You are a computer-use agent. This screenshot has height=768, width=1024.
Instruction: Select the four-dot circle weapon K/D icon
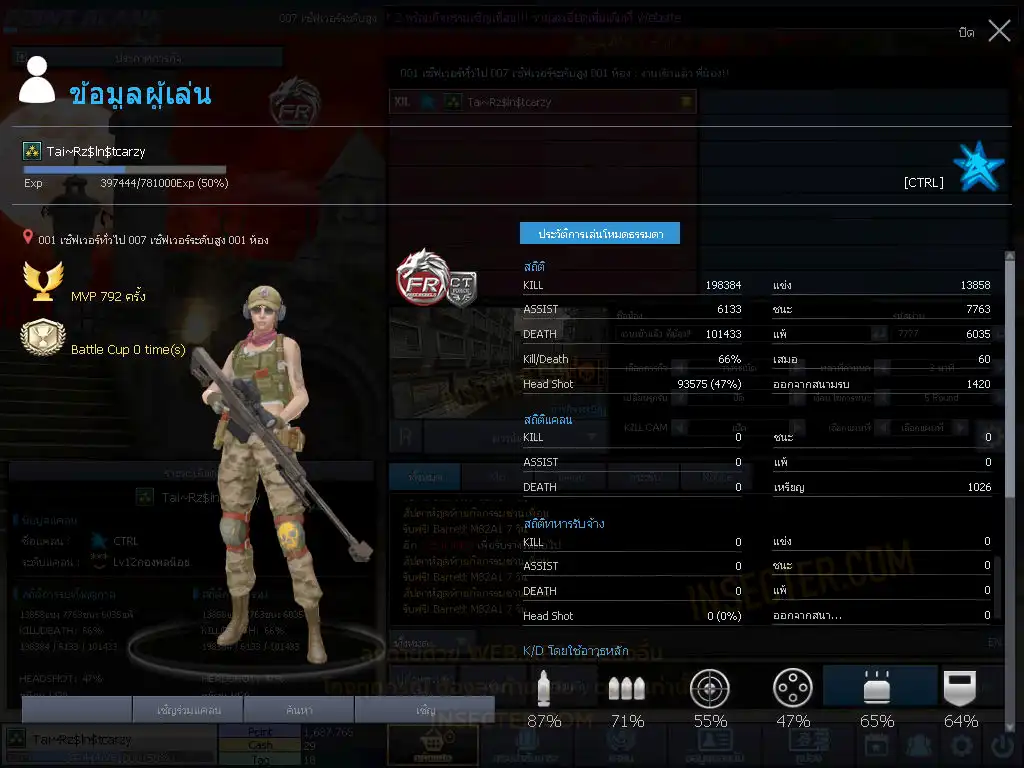[793, 689]
